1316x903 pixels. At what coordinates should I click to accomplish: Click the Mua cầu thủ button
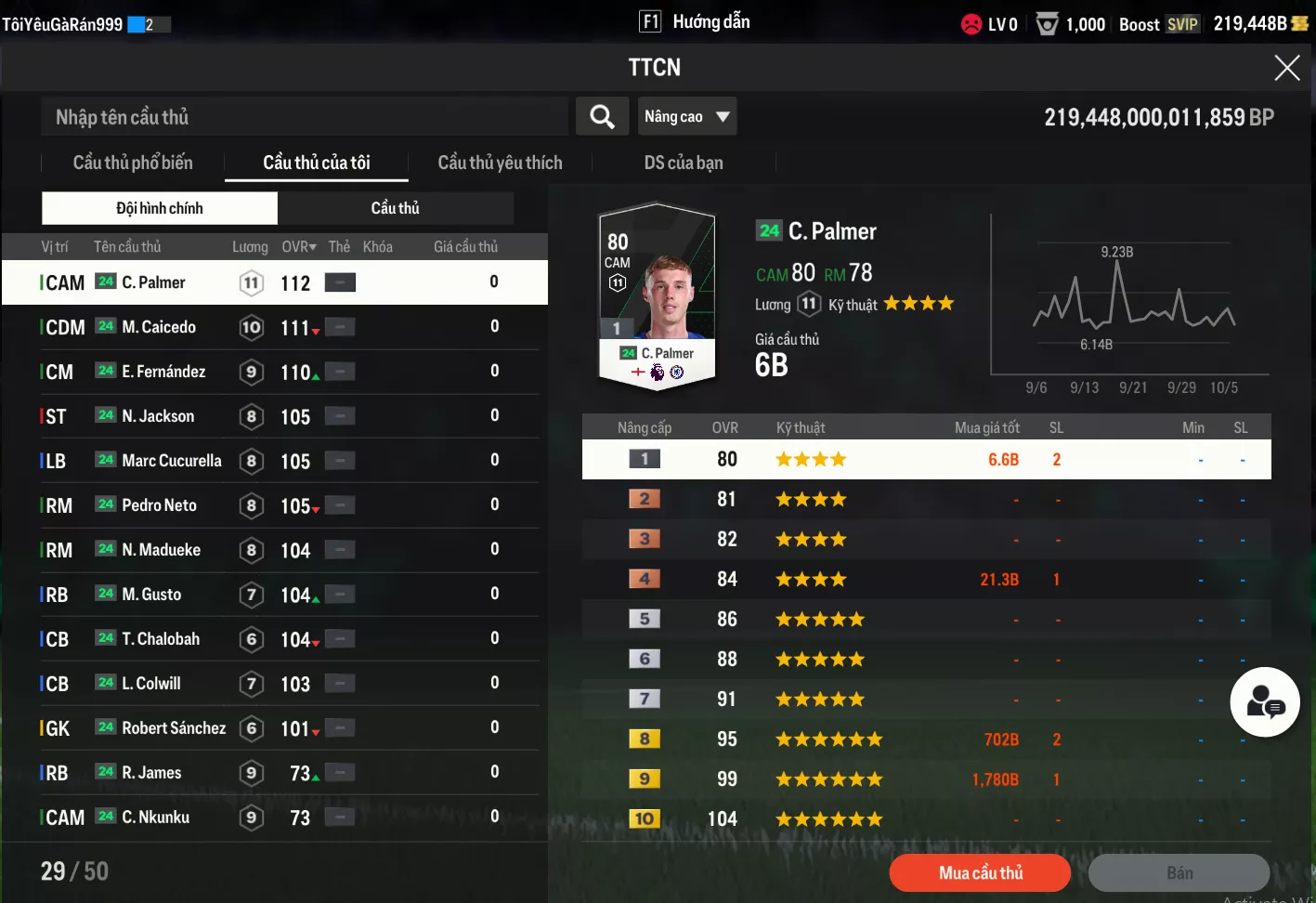(980, 873)
